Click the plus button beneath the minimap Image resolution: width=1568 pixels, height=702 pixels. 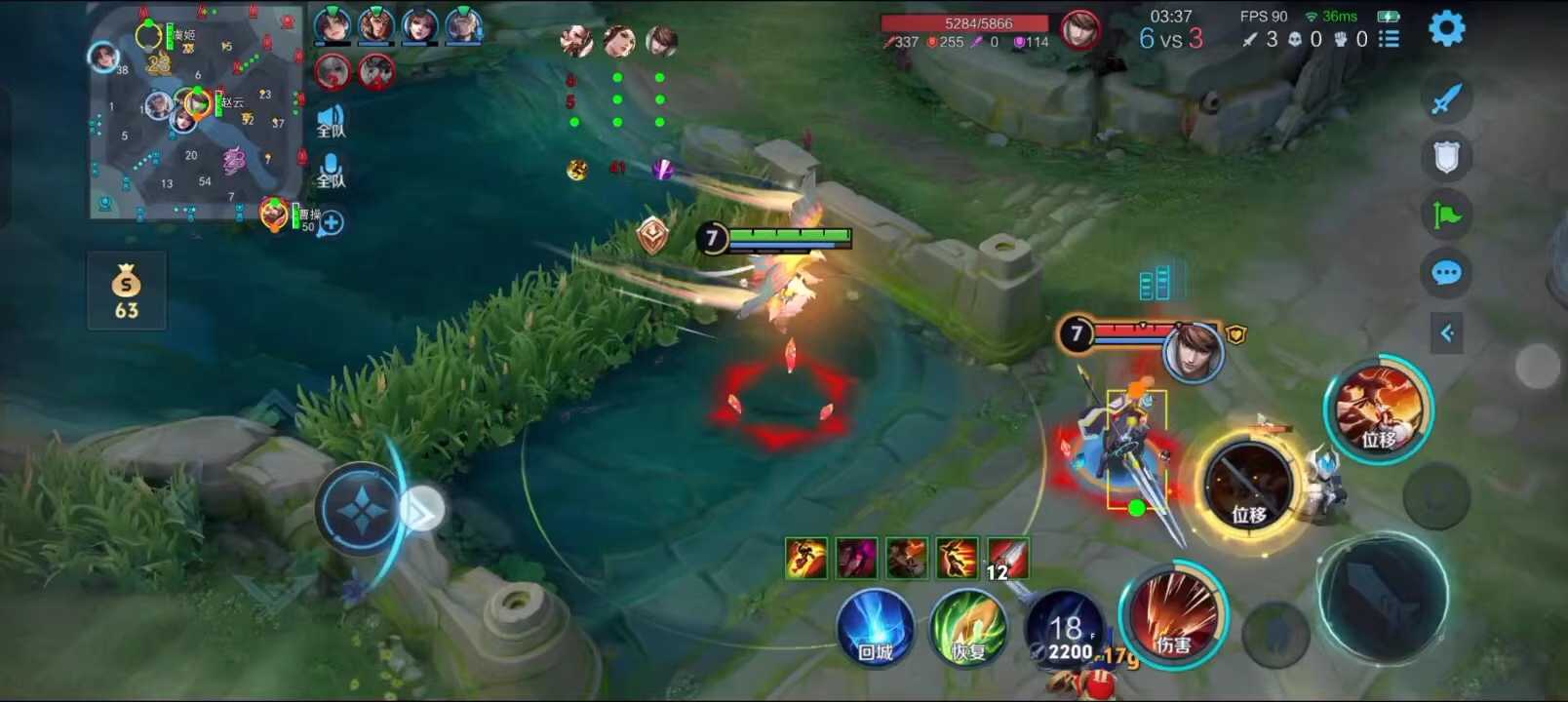point(332,223)
